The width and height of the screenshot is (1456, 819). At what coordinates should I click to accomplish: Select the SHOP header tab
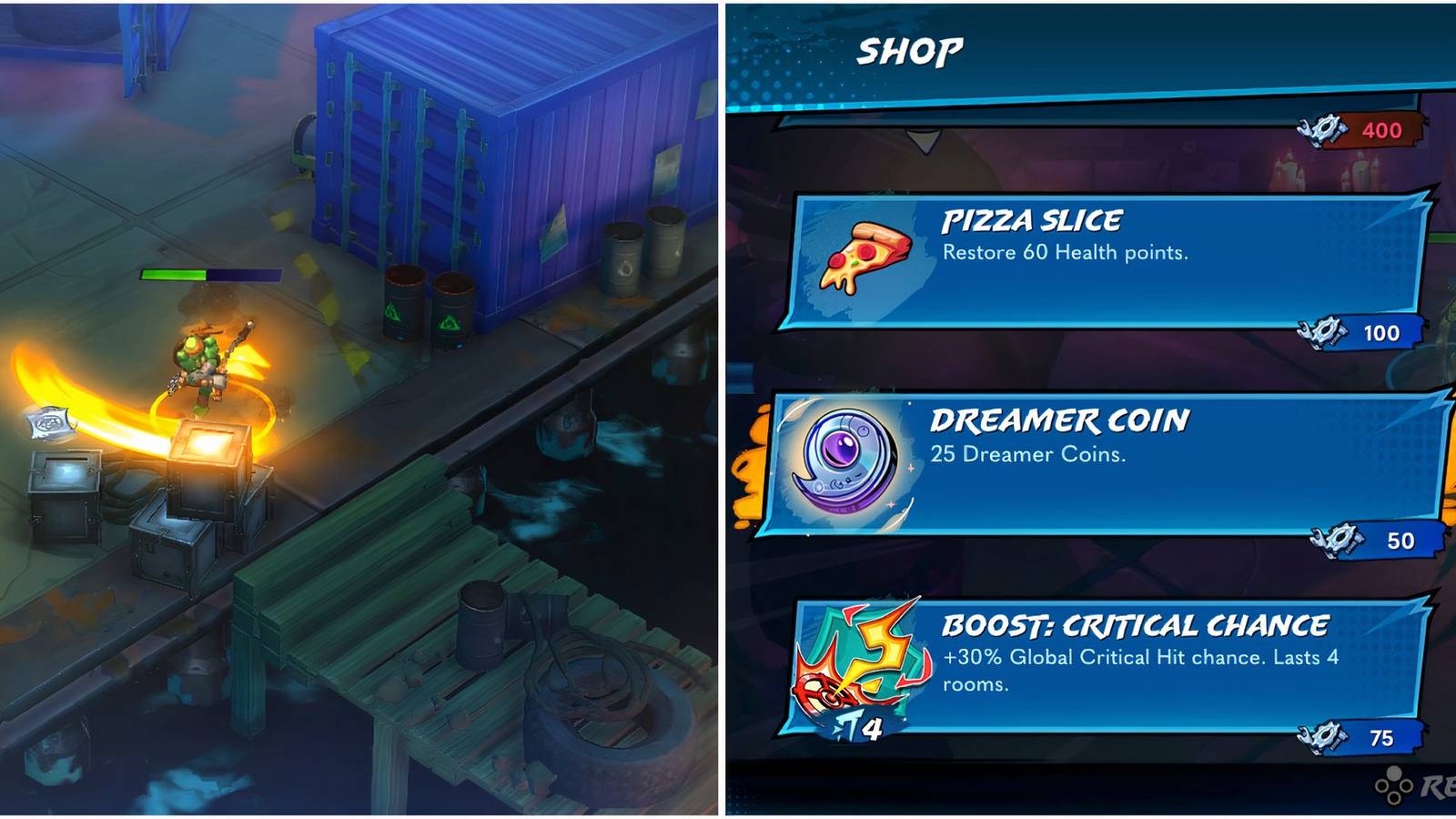[x=910, y=50]
